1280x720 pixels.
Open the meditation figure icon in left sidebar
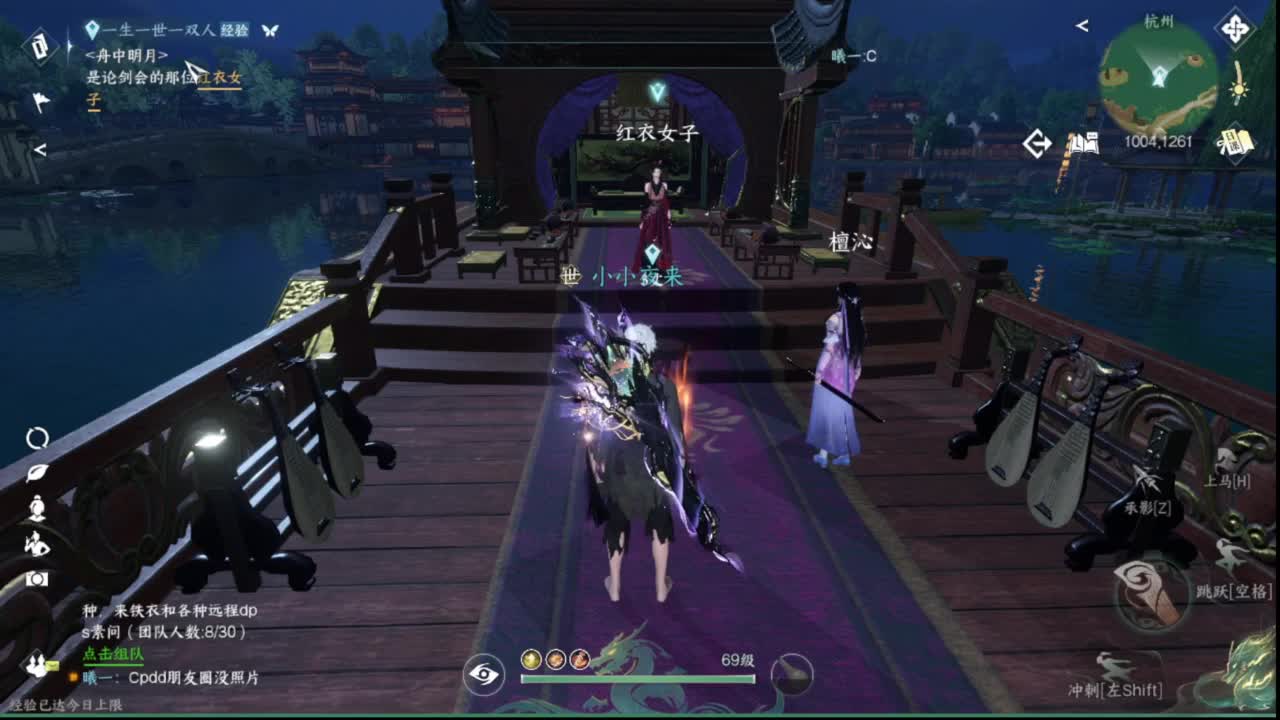click(37, 507)
